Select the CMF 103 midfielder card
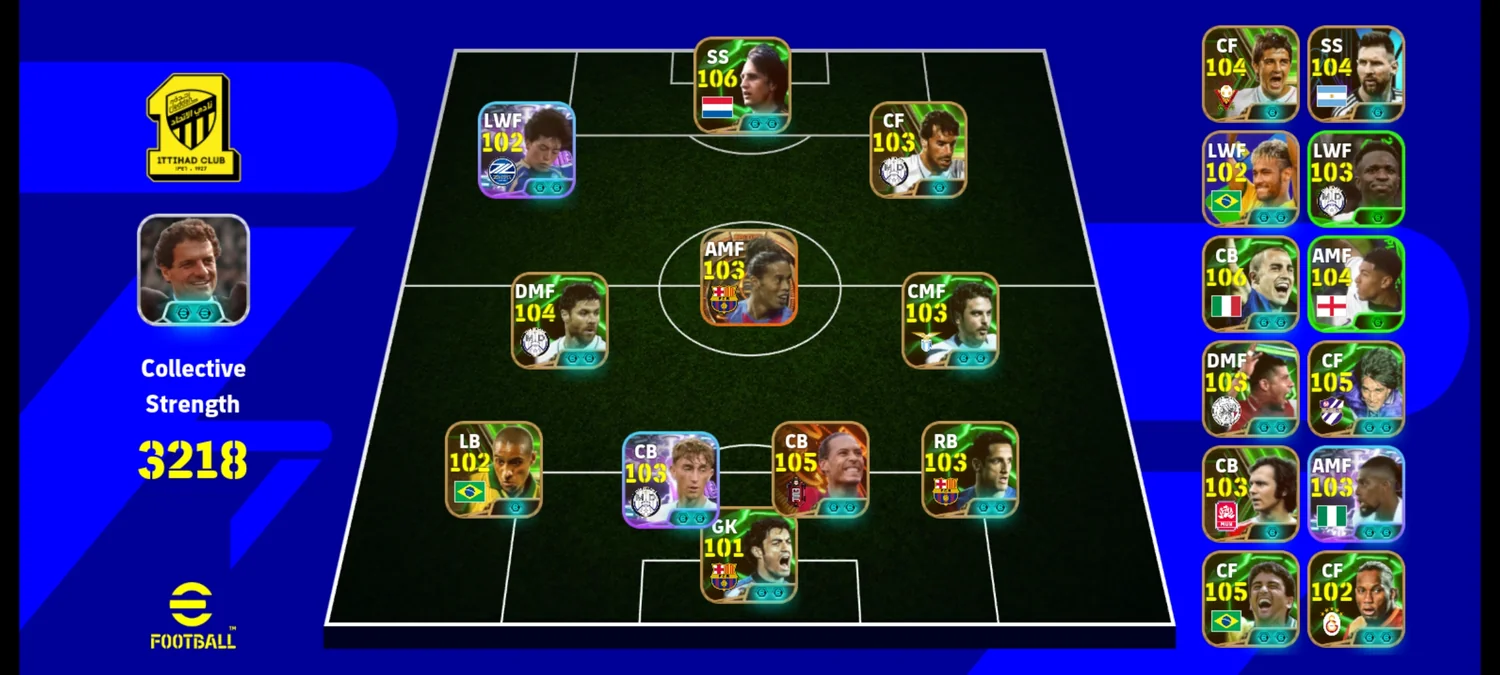The height and width of the screenshot is (675, 1500). pos(950,320)
